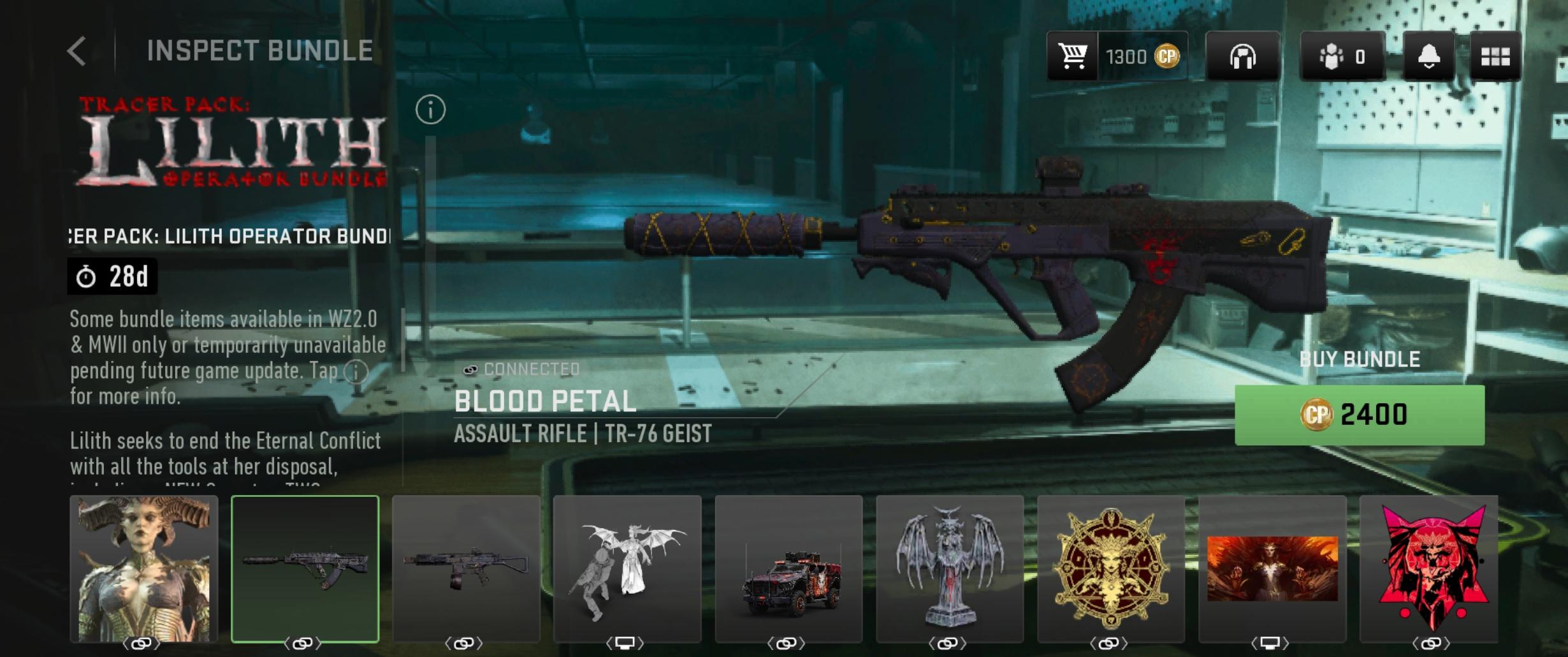
Task: Select the Blood Petal rifle thumbnail
Action: click(x=305, y=569)
